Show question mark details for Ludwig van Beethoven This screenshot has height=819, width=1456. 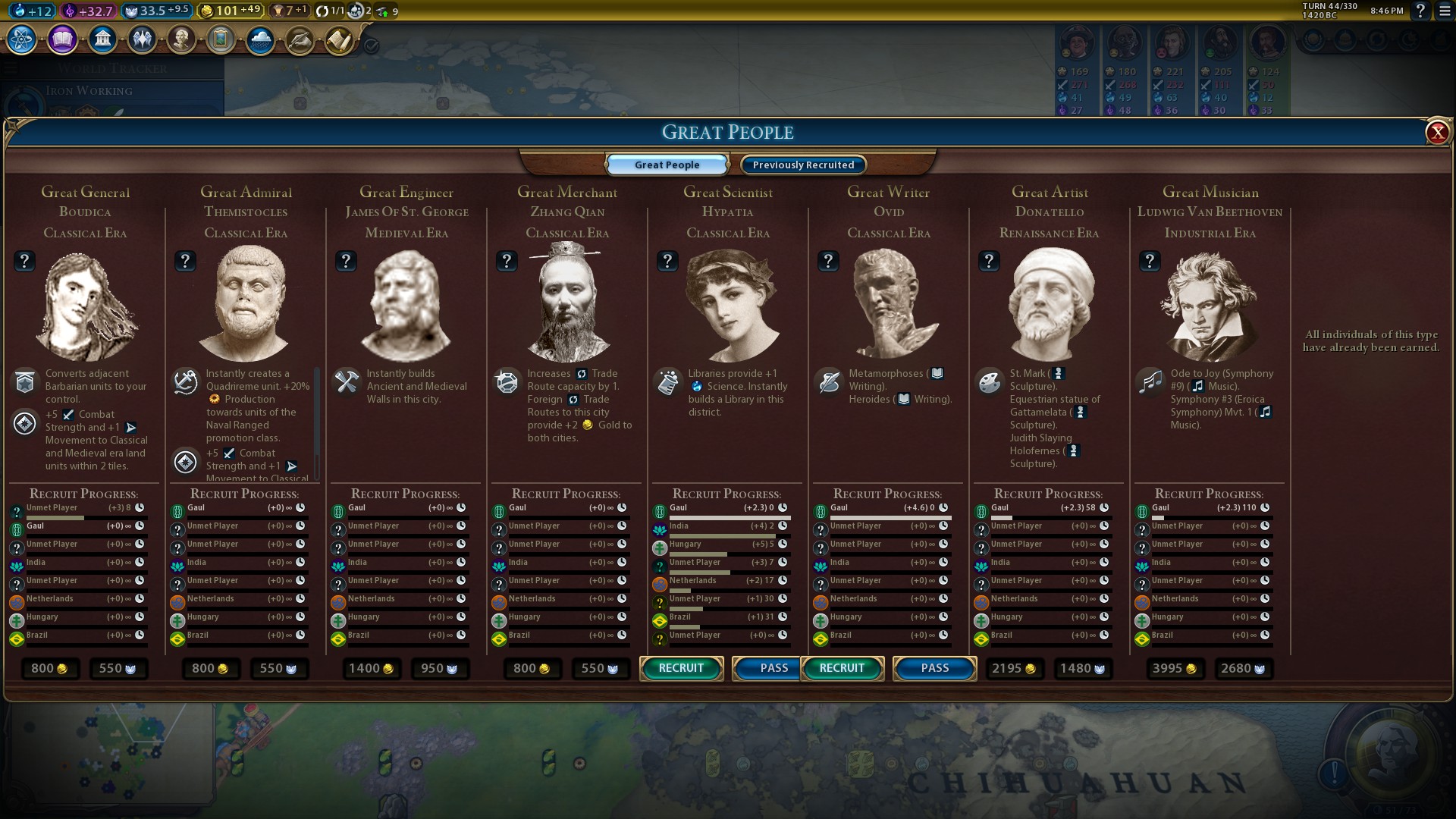tap(1150, 262)
